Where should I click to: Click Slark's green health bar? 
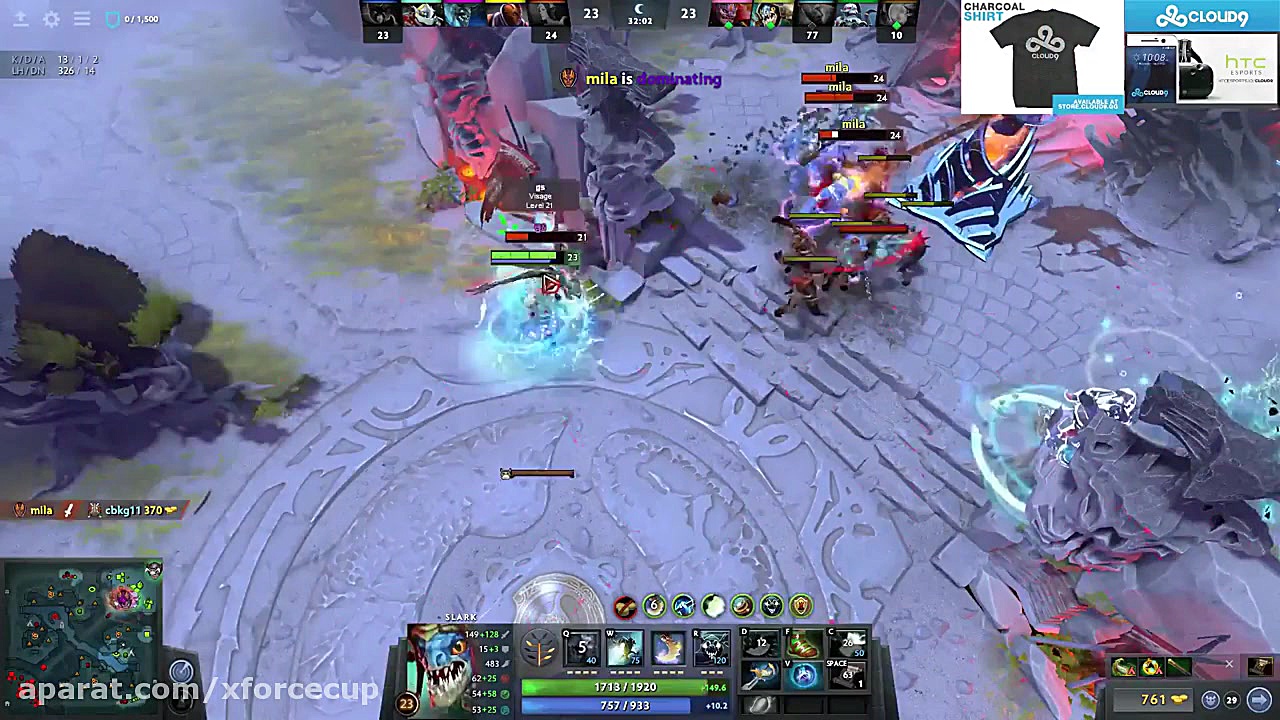click(x=625, y=688)
